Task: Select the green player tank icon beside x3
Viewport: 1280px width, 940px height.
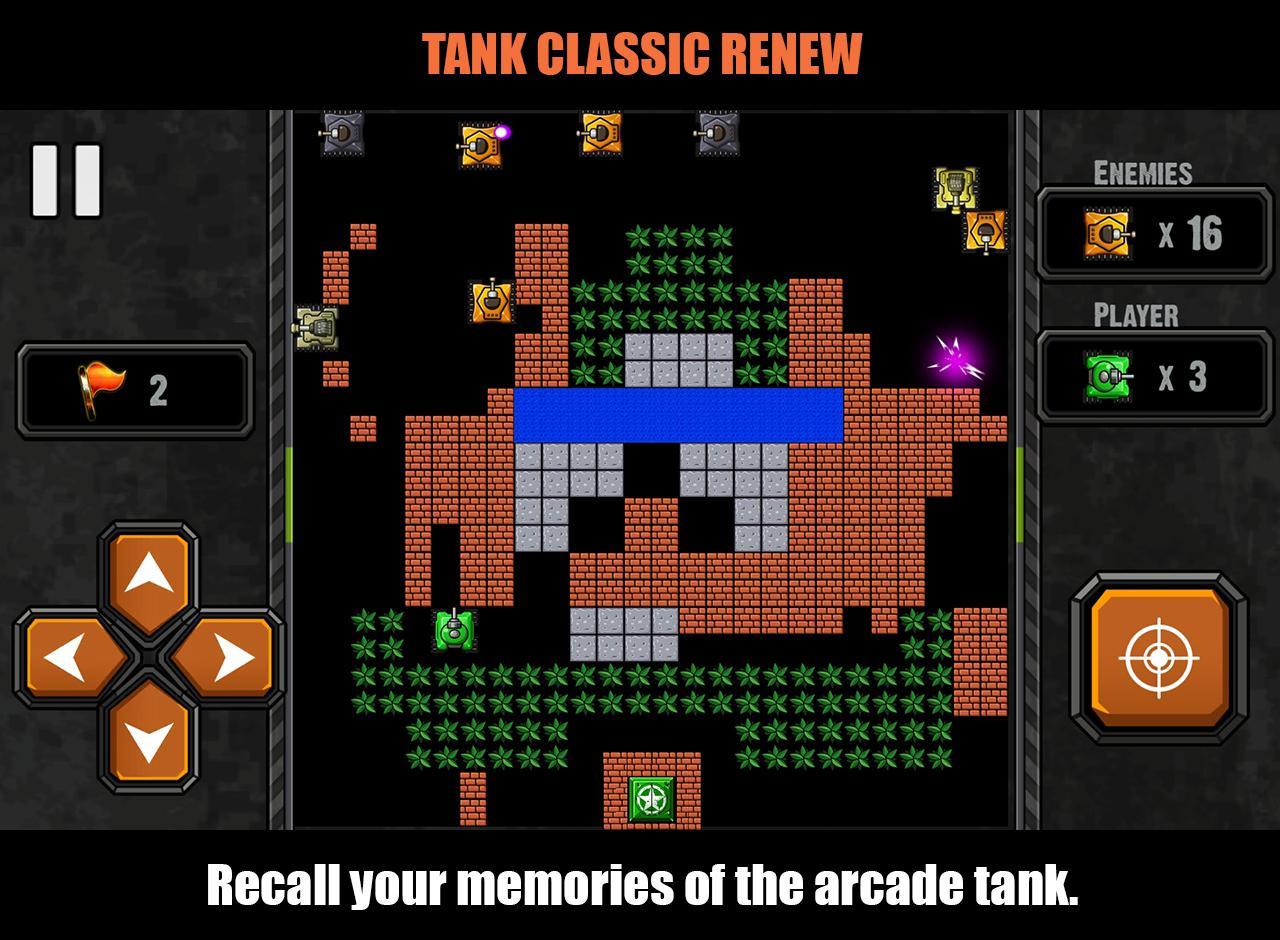Action: pyautogui.click(x=1106, y=378)
